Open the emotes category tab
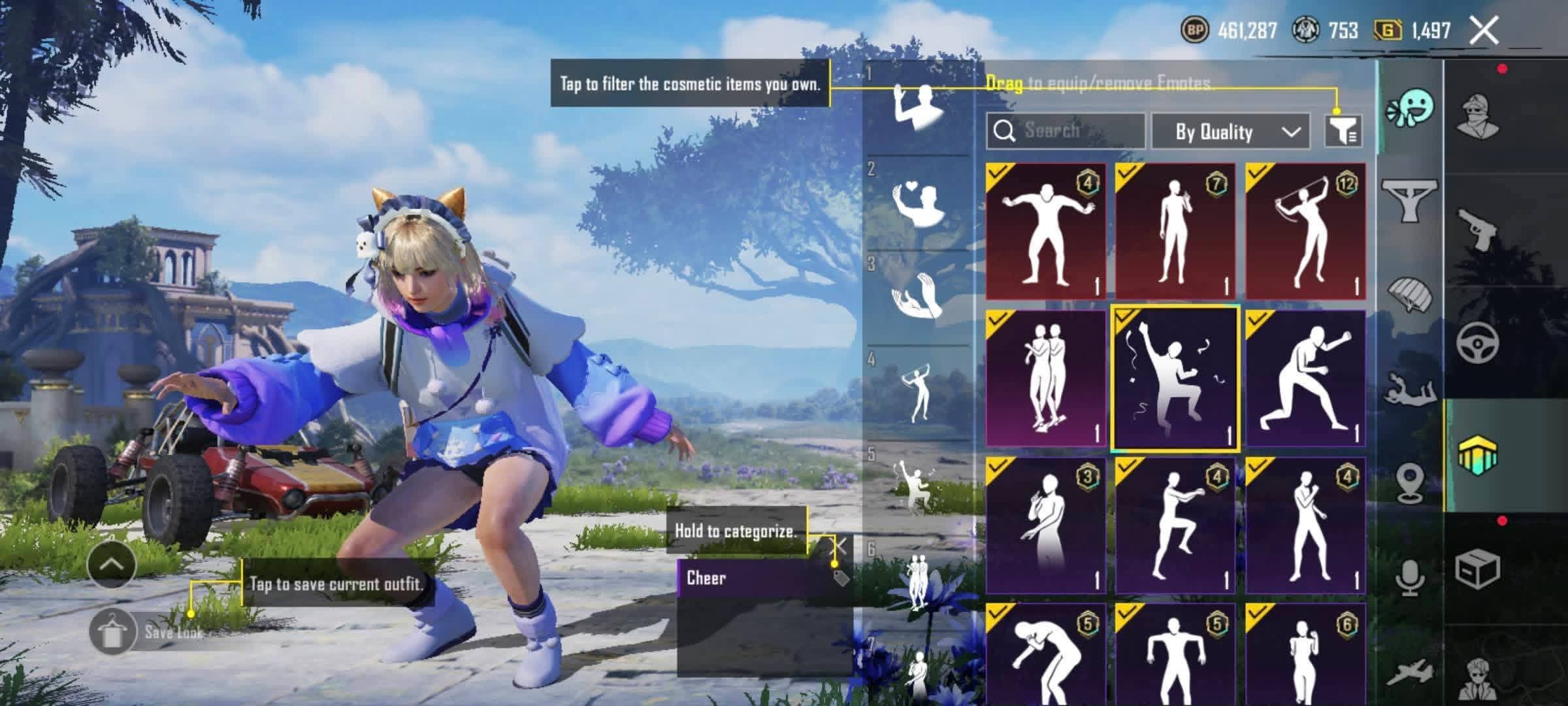1568x706 pixels. 1411,109
